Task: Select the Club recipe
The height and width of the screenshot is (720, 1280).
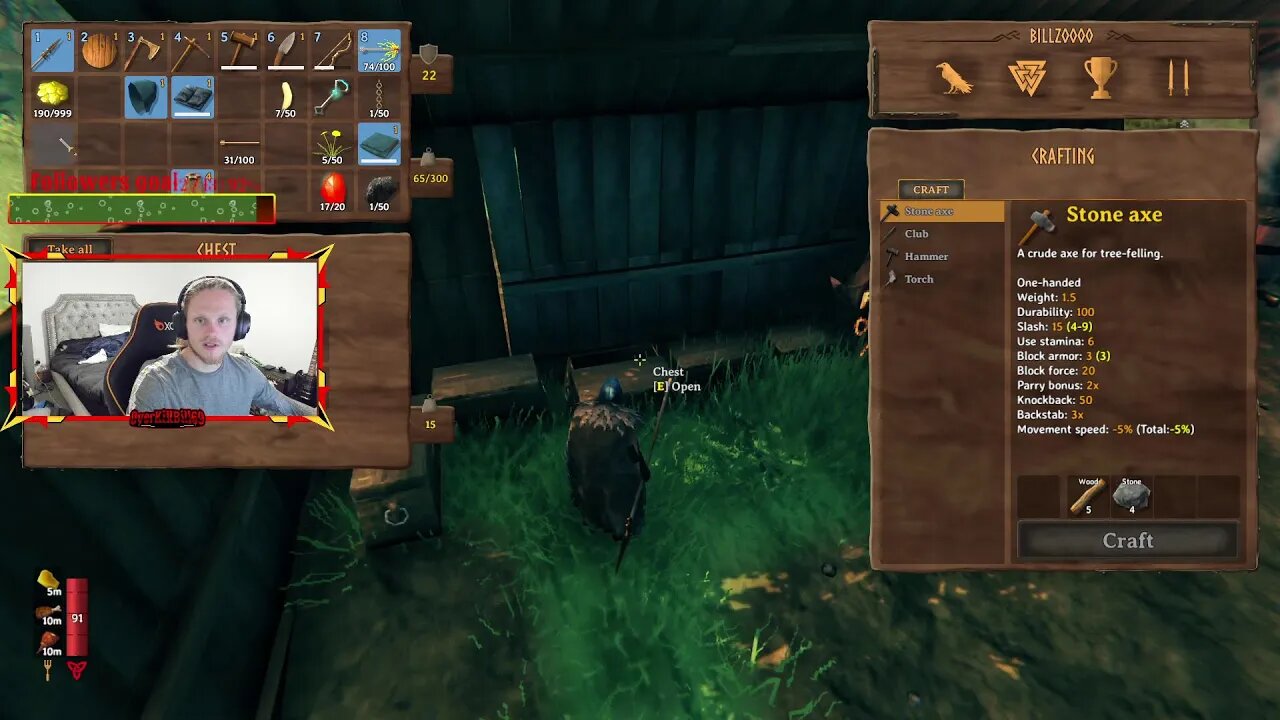Action: [917, 233]
